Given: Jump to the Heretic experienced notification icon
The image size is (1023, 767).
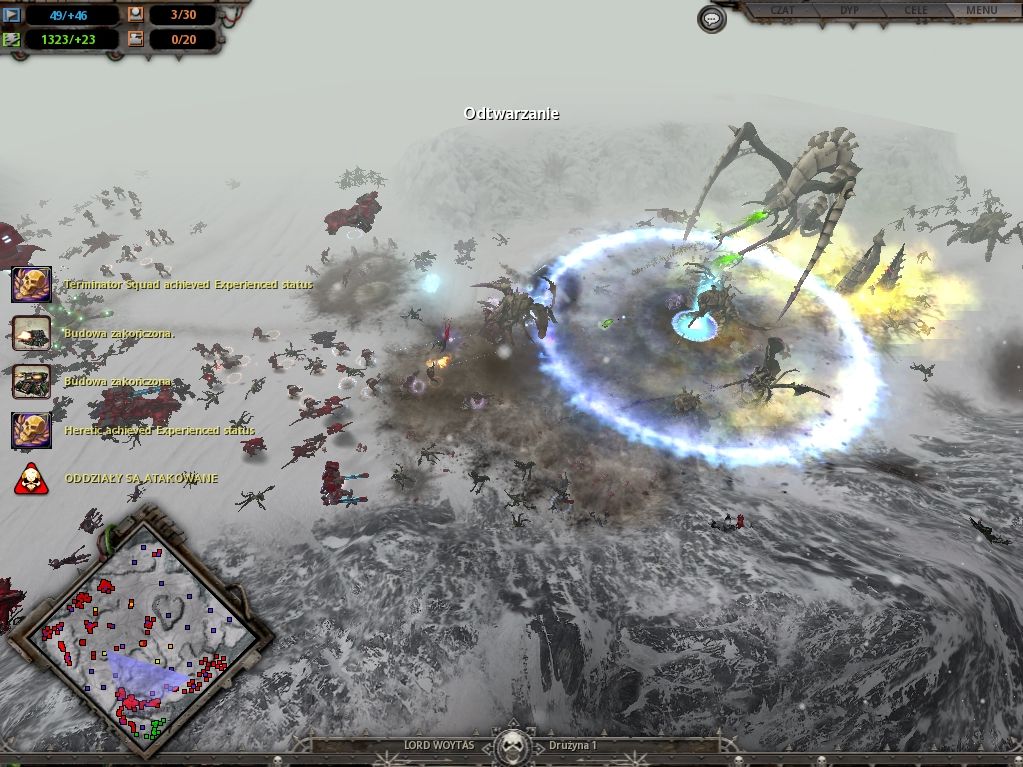Looking at the screenshot, I should click(x=31, y=430).
